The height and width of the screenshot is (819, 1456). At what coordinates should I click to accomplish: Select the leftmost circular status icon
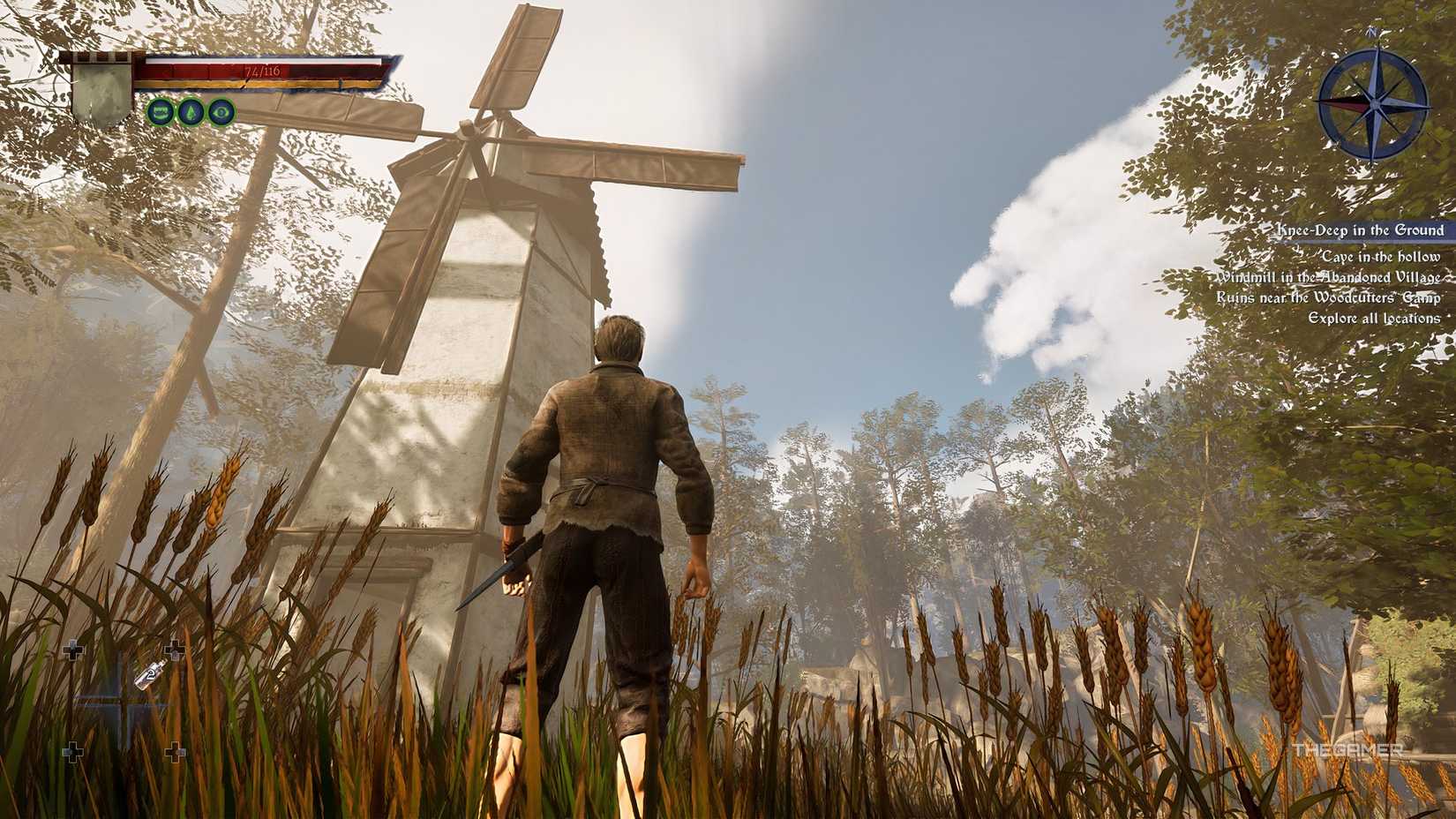tap(162, 111)
